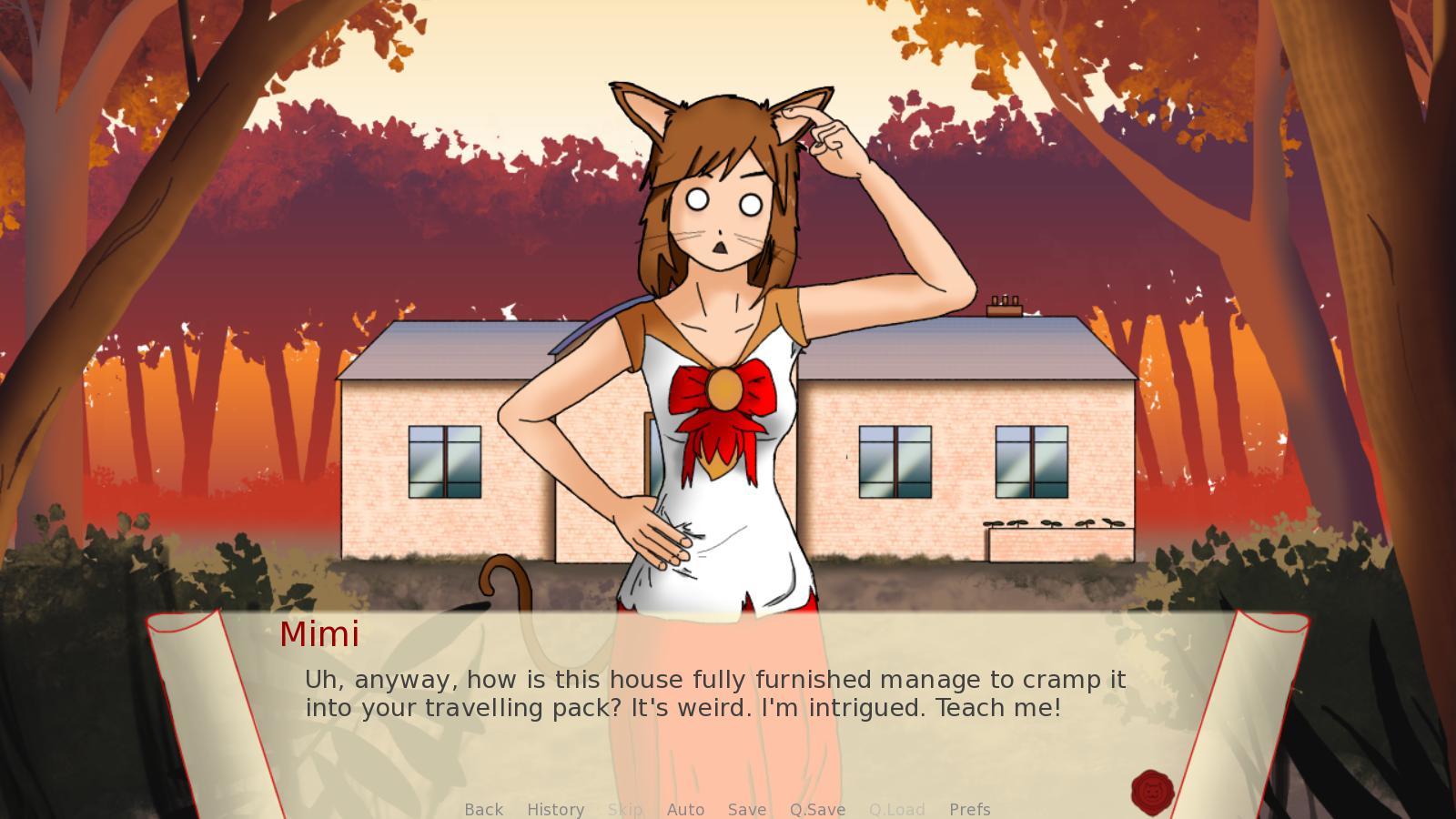The height and width of the screenshot is (819, 1456).
Task: Click the chimney atop the house roof
Action: pyautogui.click(x=1004, y=305)
